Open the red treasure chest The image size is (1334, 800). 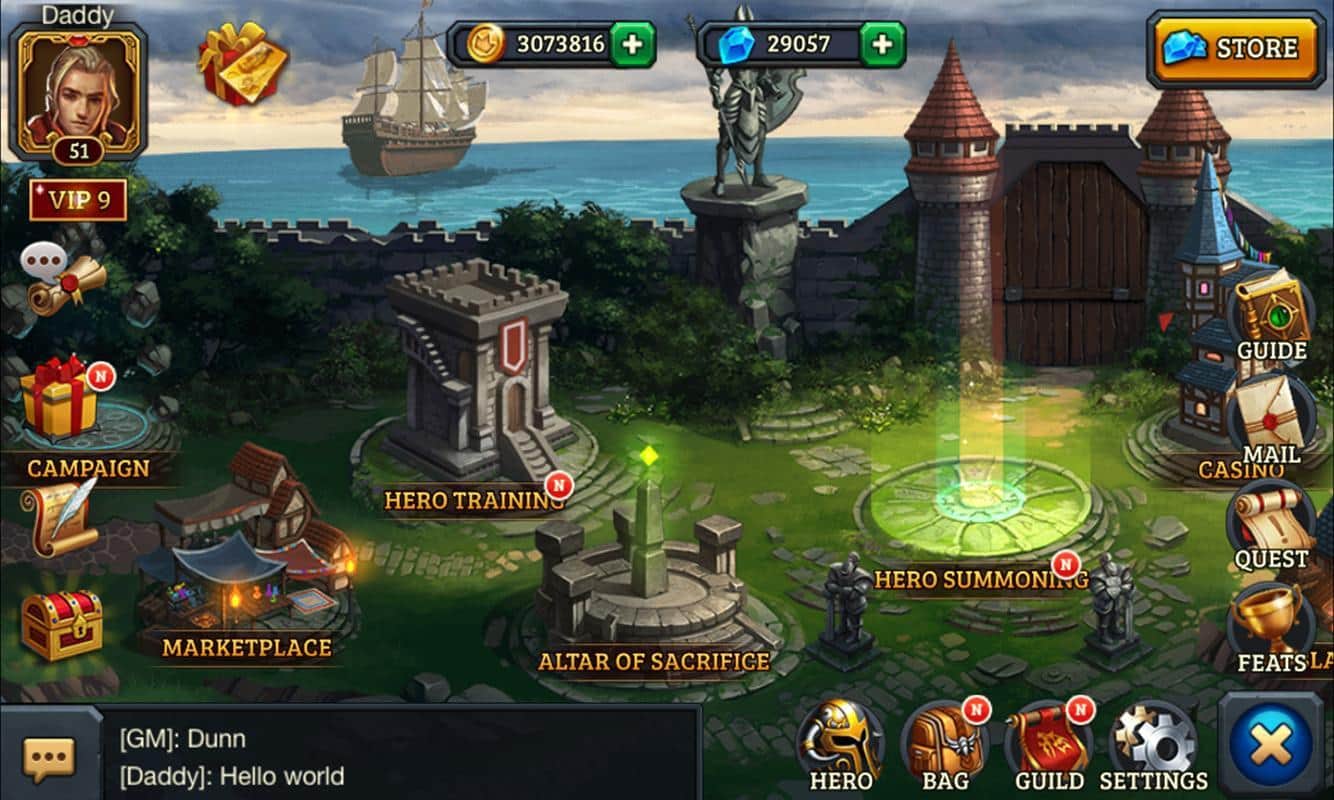point(62,624)
